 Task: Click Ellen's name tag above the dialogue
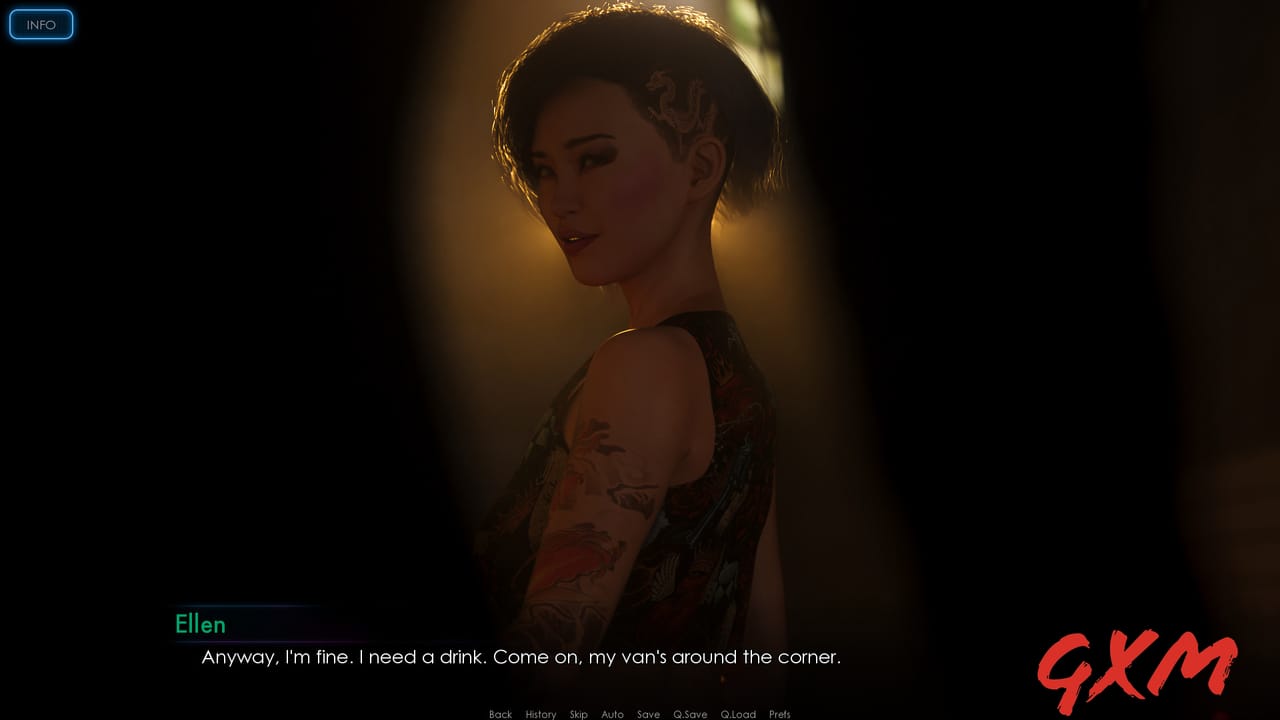202,625
